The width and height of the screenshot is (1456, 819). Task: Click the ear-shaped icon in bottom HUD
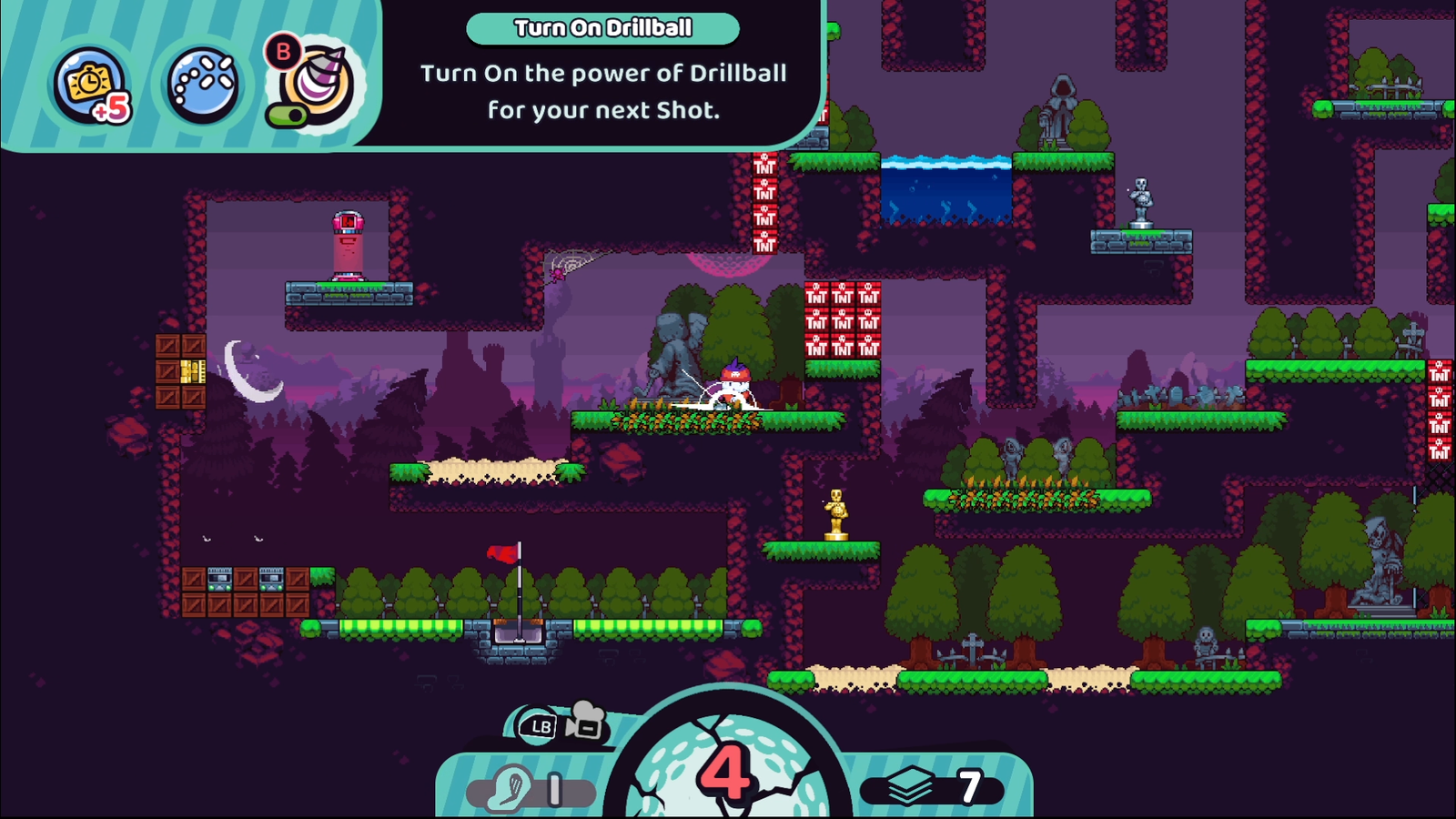[509, 788]
